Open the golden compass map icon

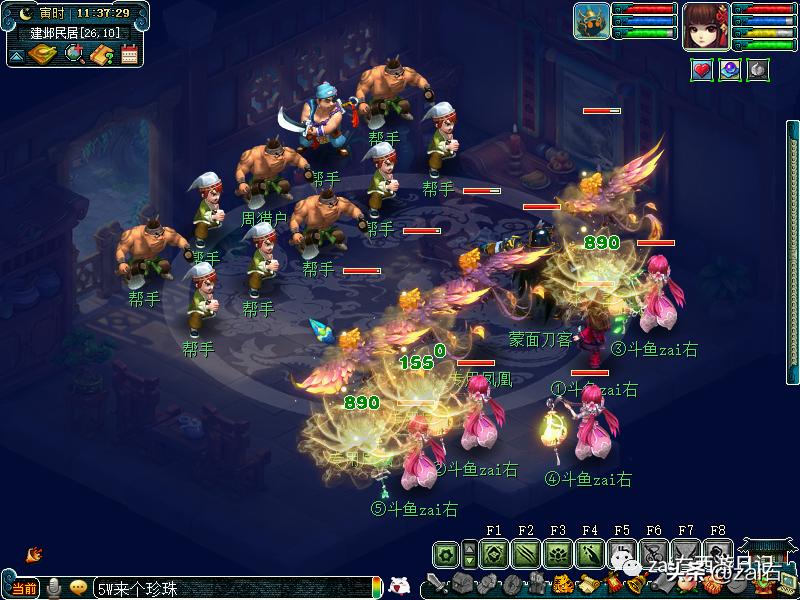pos(44,54)
